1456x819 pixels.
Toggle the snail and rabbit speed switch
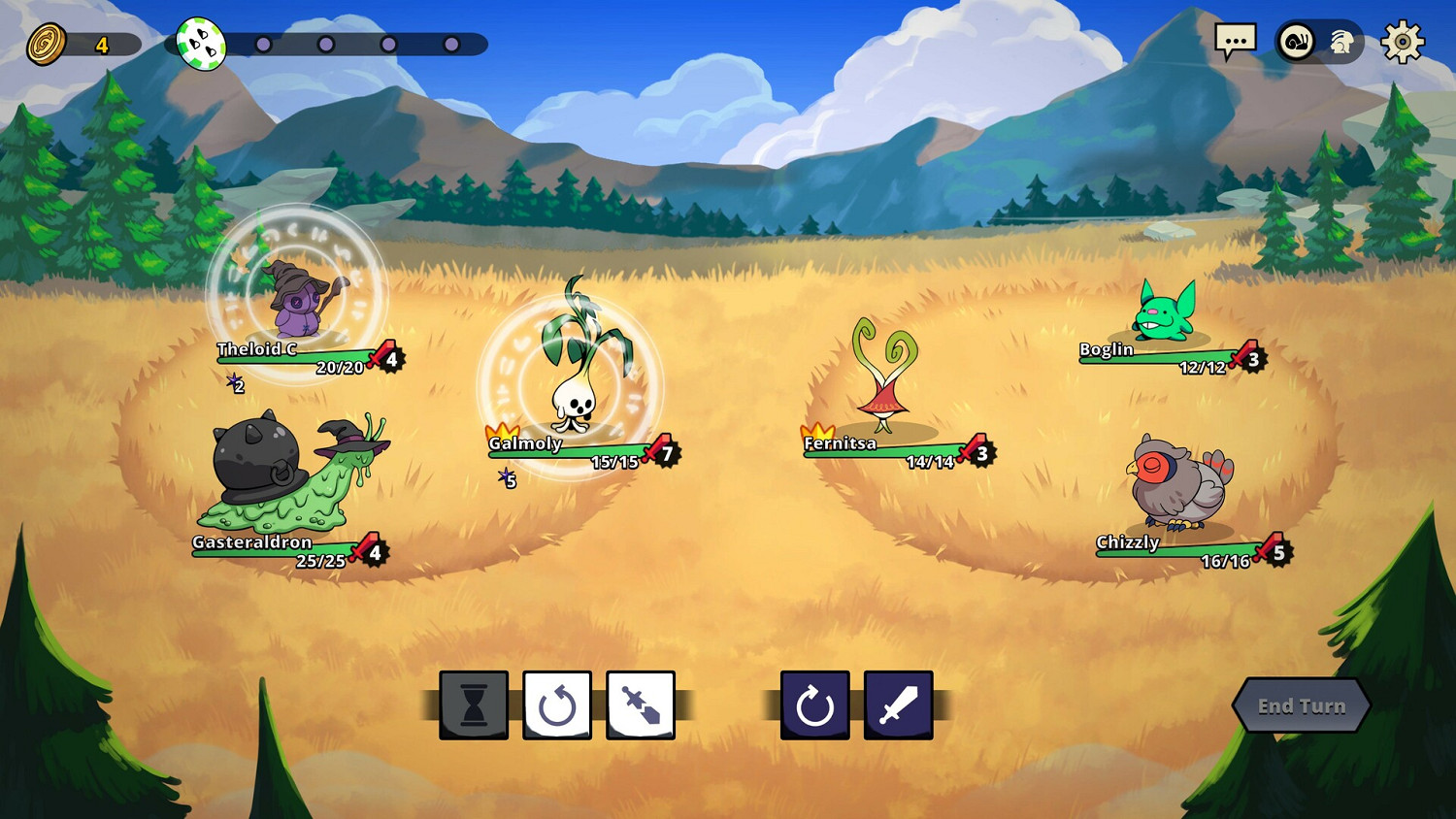click(x=1318, y=42)
